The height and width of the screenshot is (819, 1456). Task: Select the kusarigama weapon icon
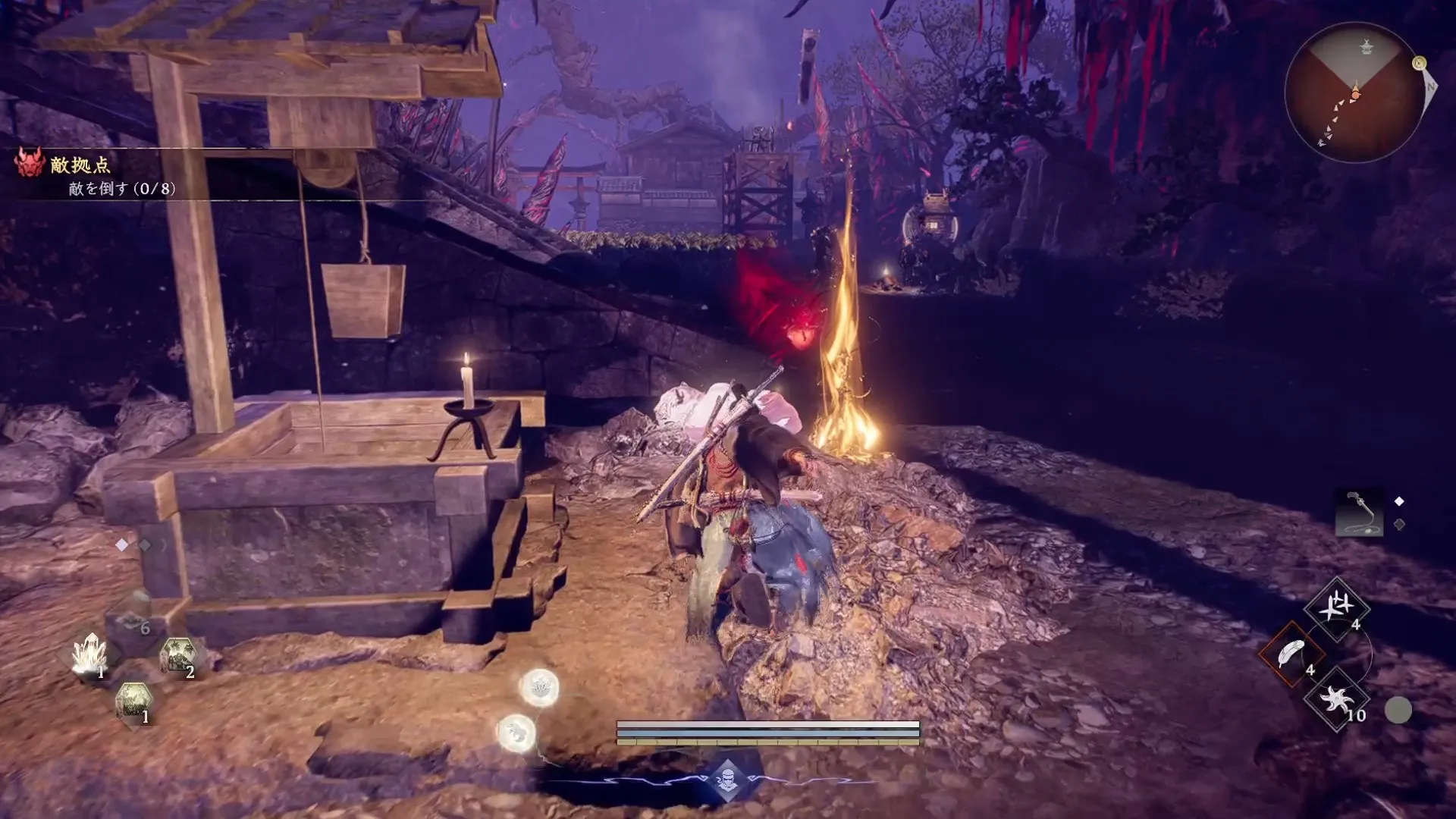click(1359, 512)
